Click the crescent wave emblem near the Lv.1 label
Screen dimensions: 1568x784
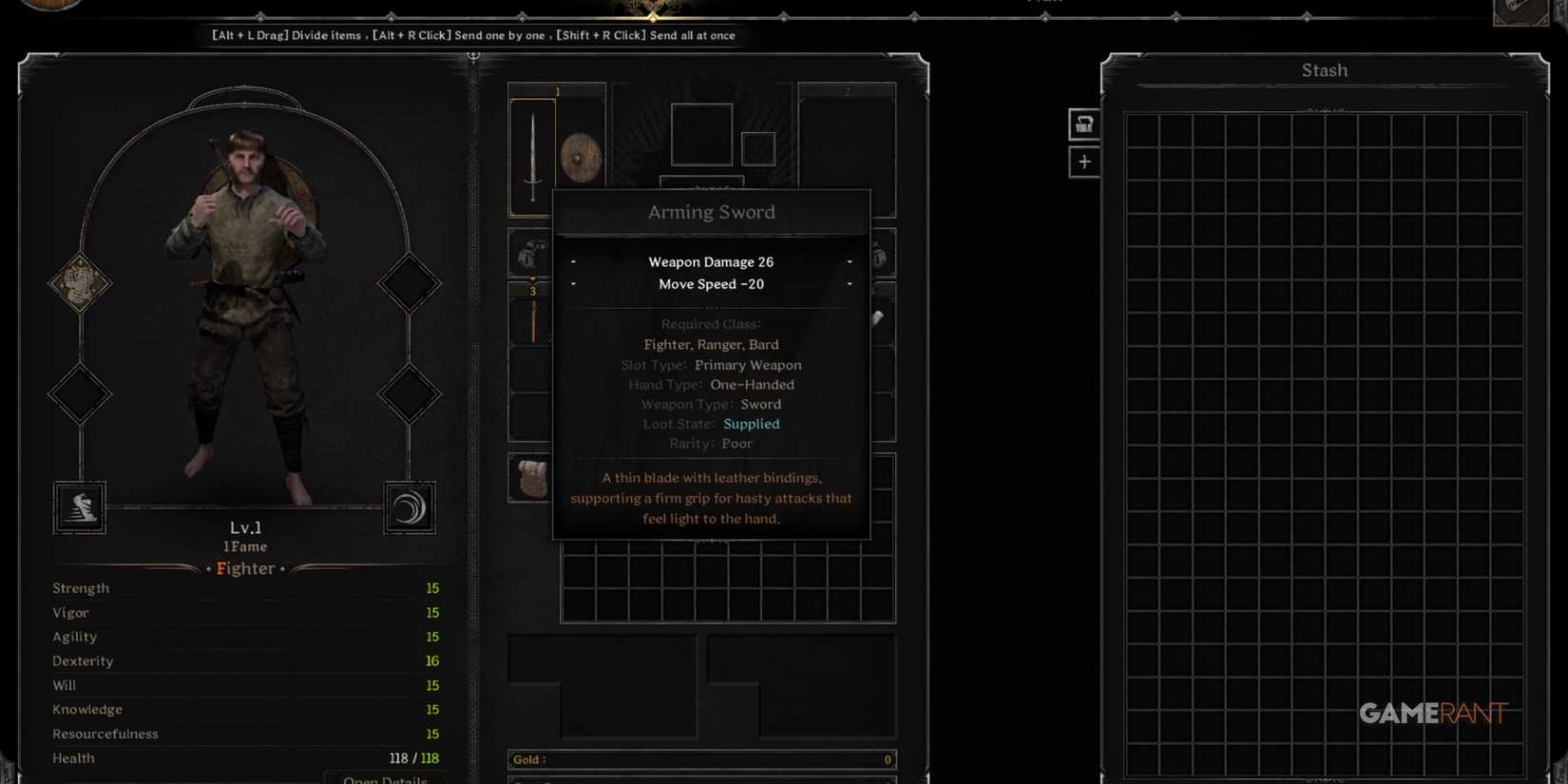point(411,507)
